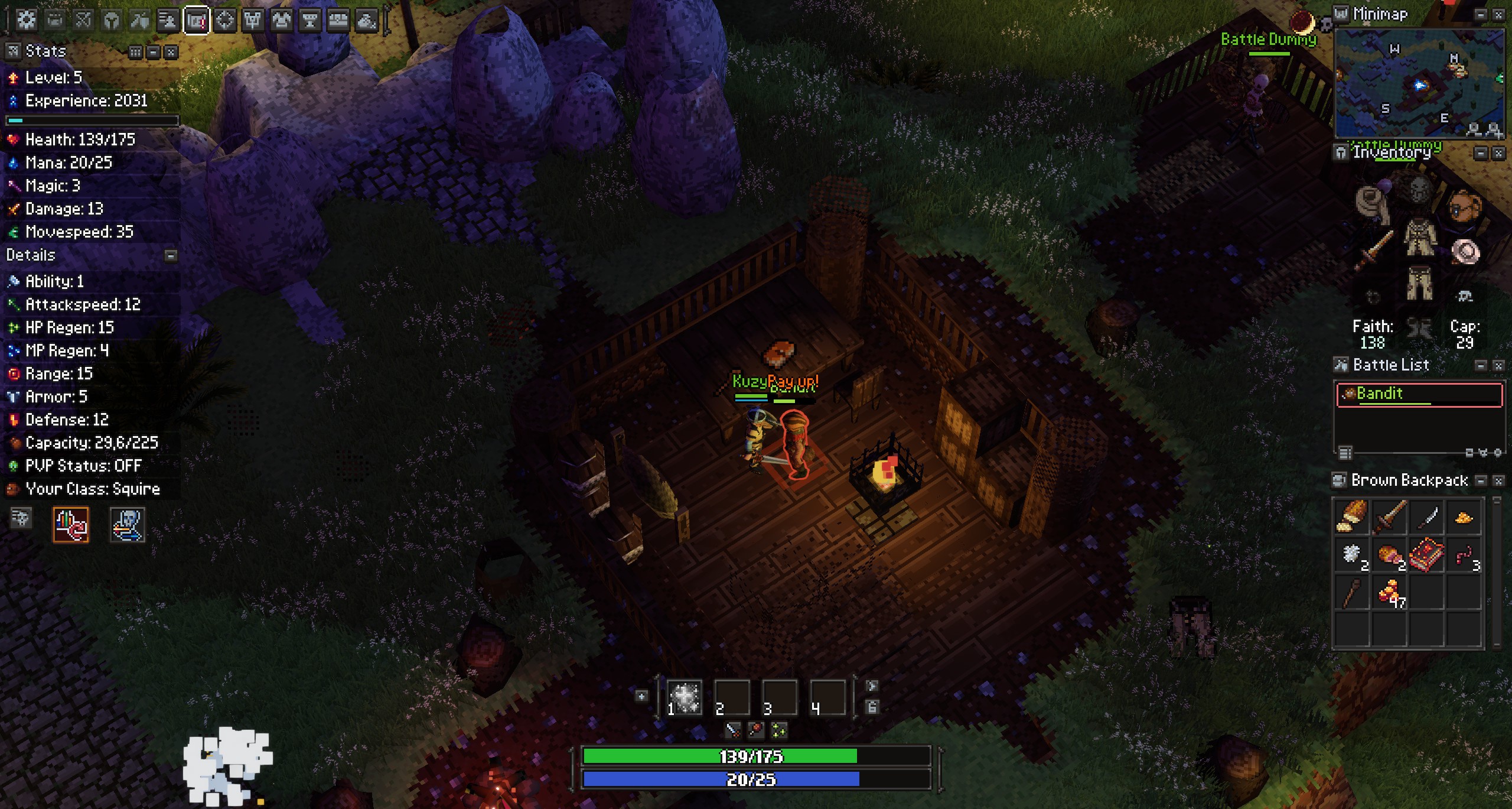Activate the ability in hotbar slot 1
This screenshot has height=809, width=1512.
point(685,698)
